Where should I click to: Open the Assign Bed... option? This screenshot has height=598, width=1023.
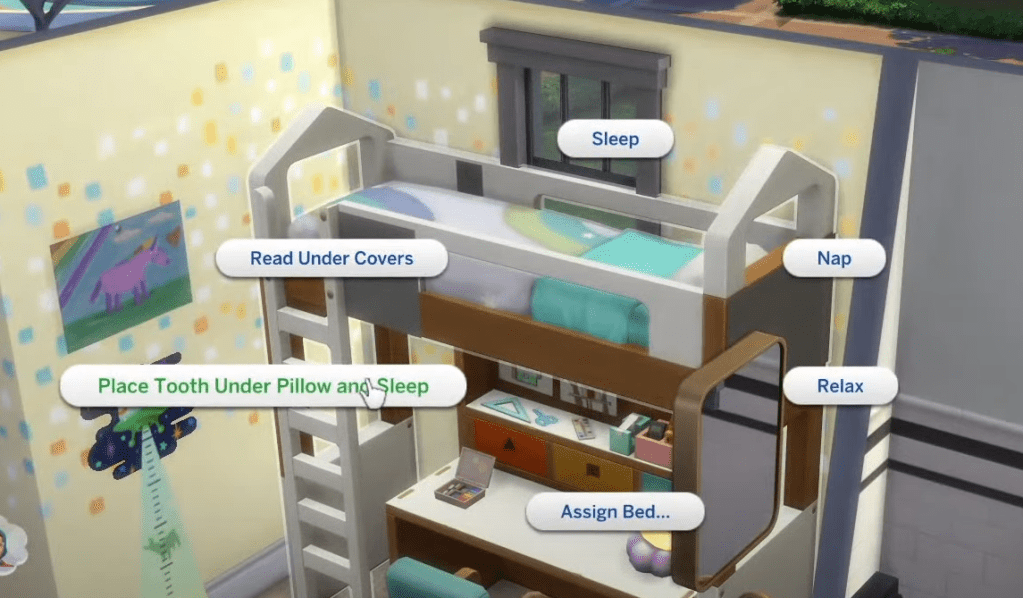tap(615, 512)
